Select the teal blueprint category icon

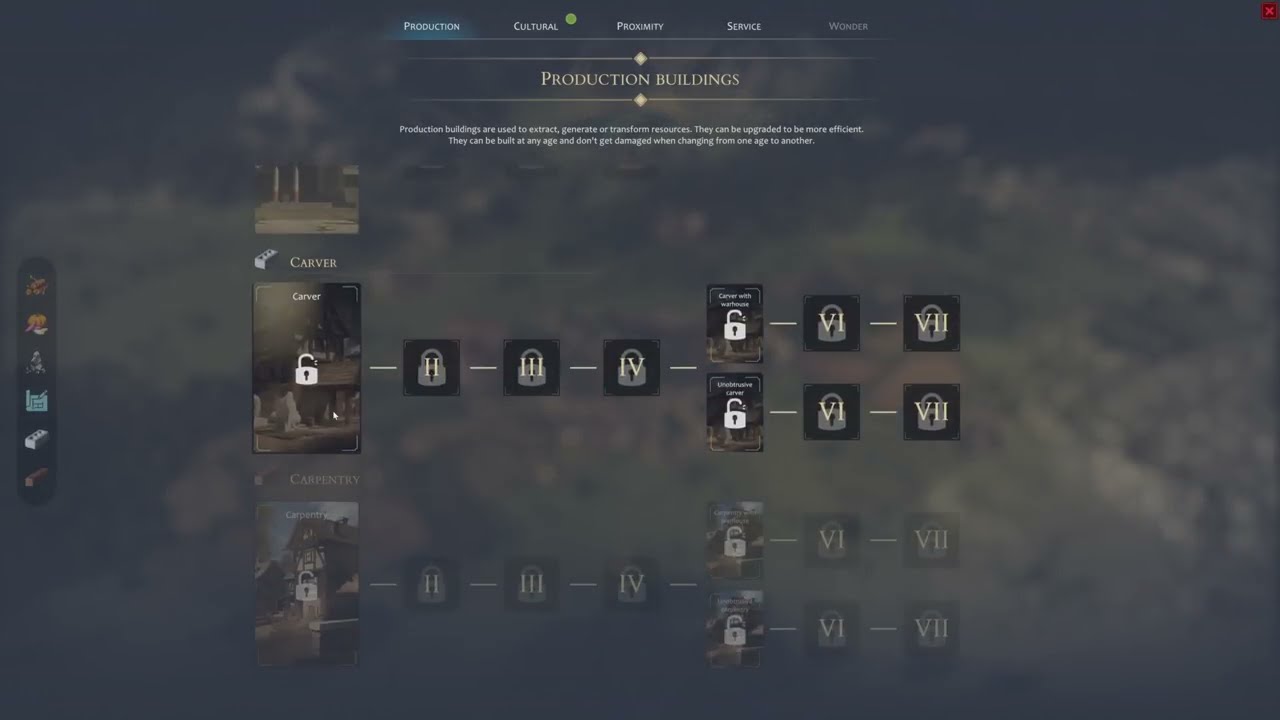click(x=37, y=401)
